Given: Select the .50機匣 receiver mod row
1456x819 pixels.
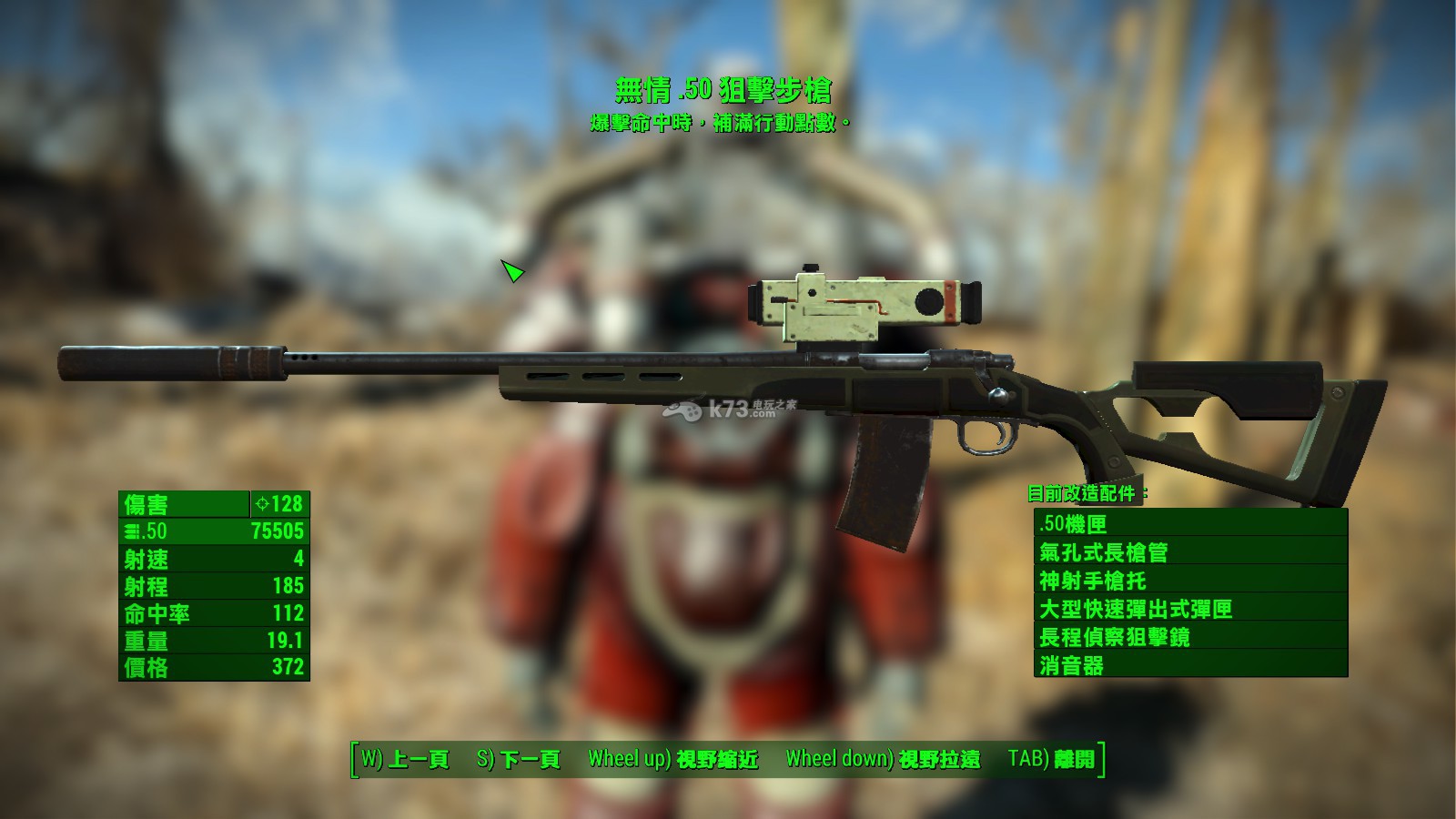Looking at the screenshot, I should click(x=1190, y=523).
